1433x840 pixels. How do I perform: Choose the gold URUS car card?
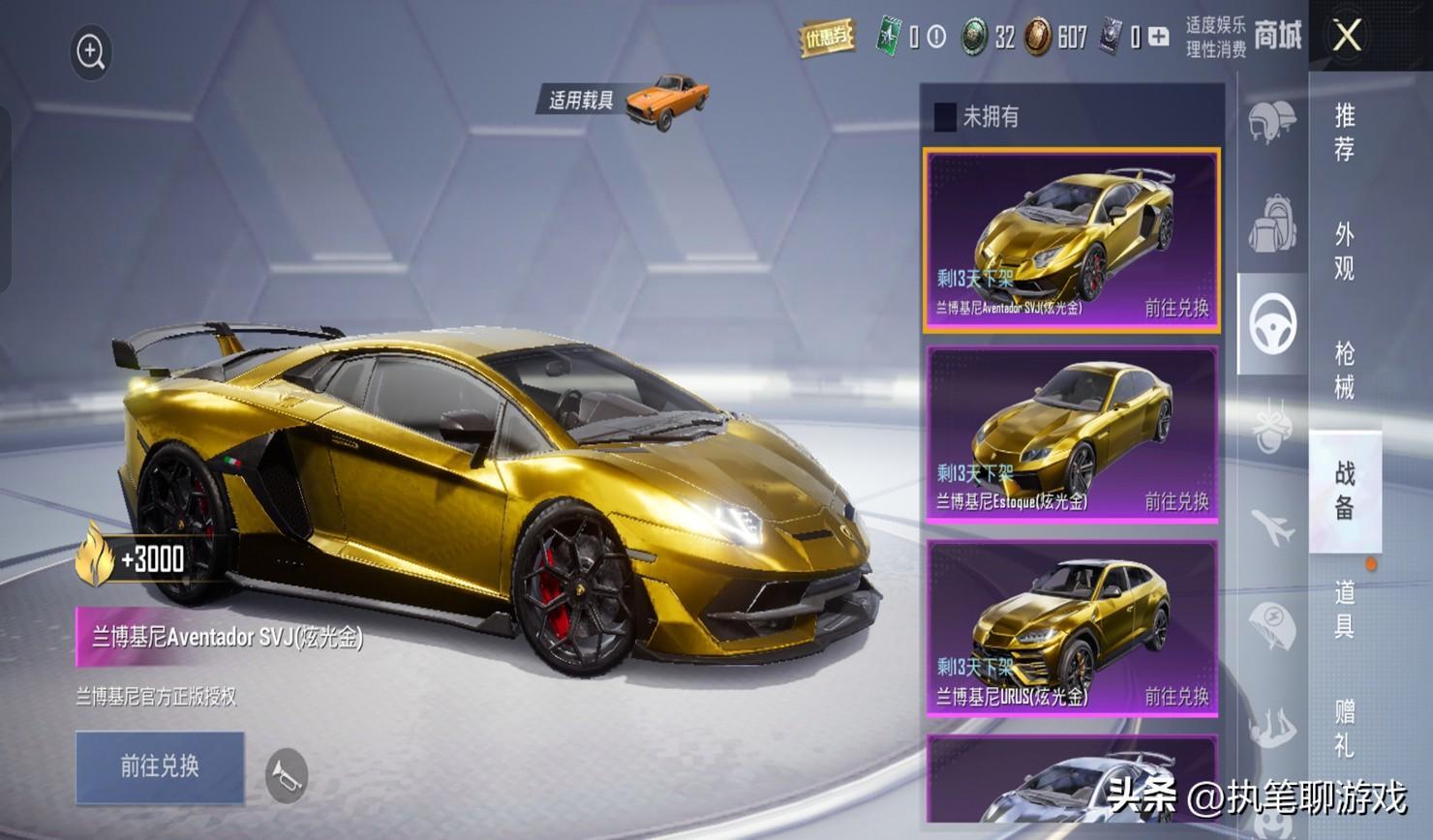pos(1071,629)
